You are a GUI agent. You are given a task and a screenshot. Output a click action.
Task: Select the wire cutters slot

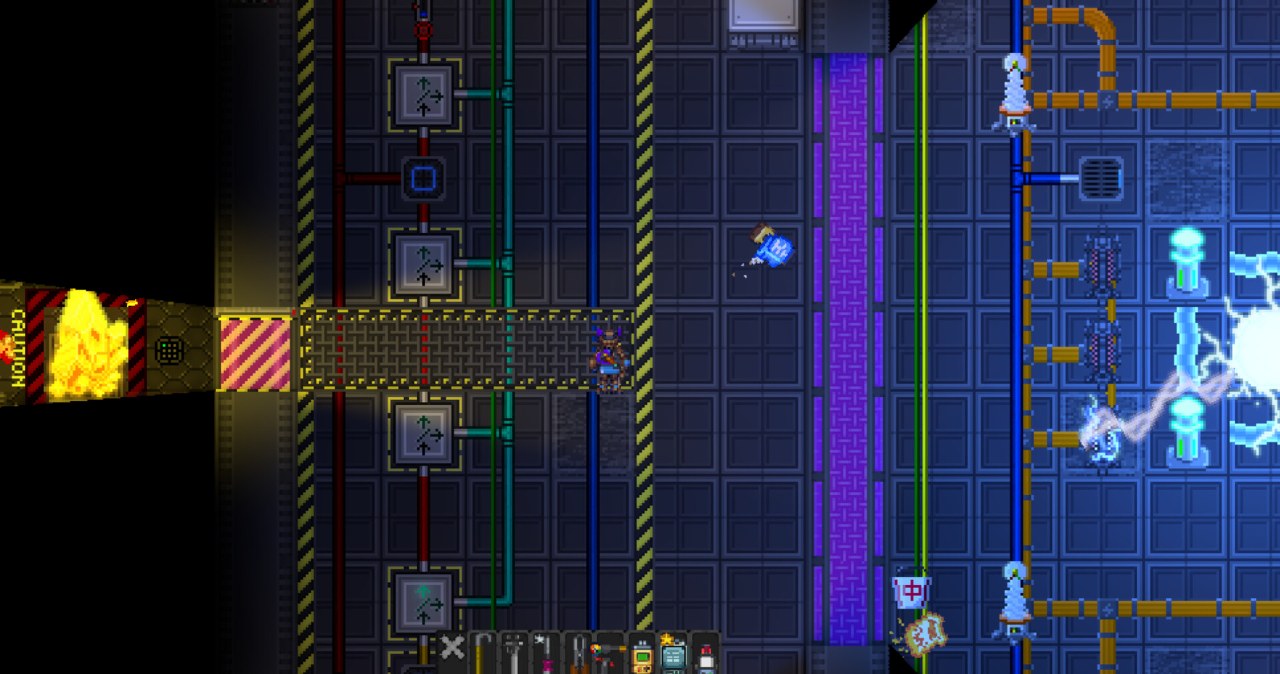click(578, 654)
